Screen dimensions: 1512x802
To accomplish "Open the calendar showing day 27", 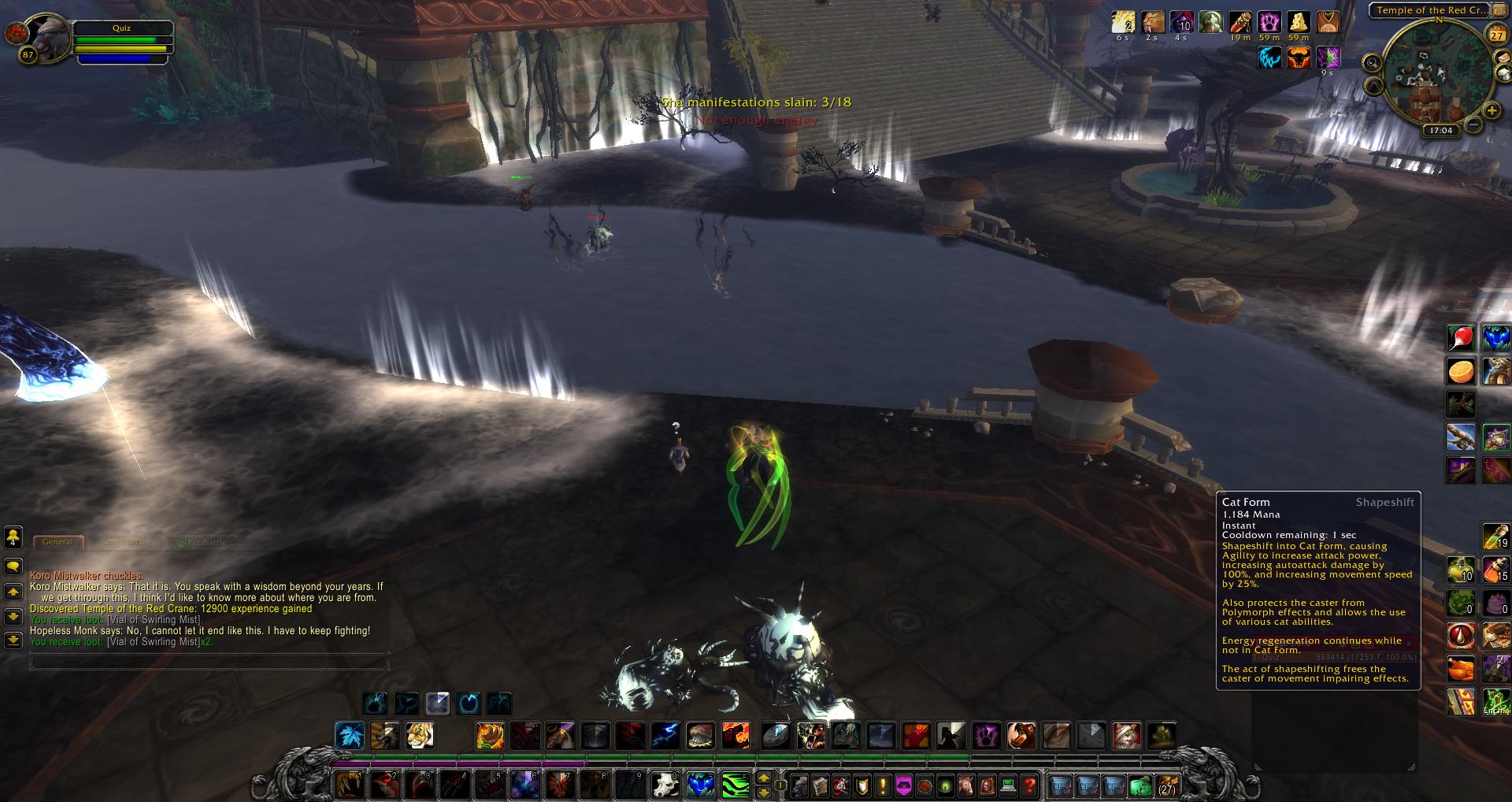I will coord(1496,35).
